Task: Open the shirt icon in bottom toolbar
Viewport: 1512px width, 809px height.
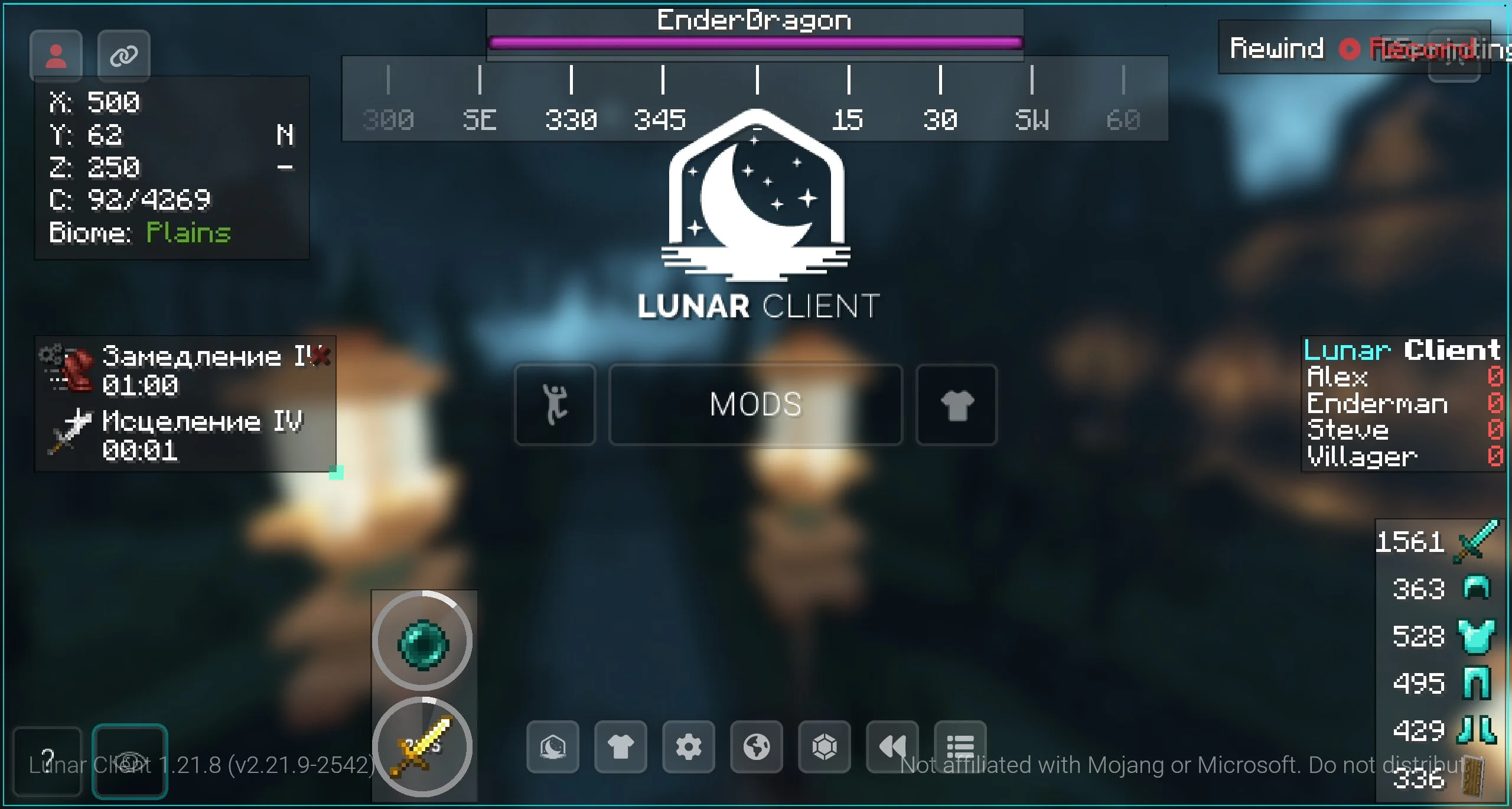Action: click(x=620, y=747)
